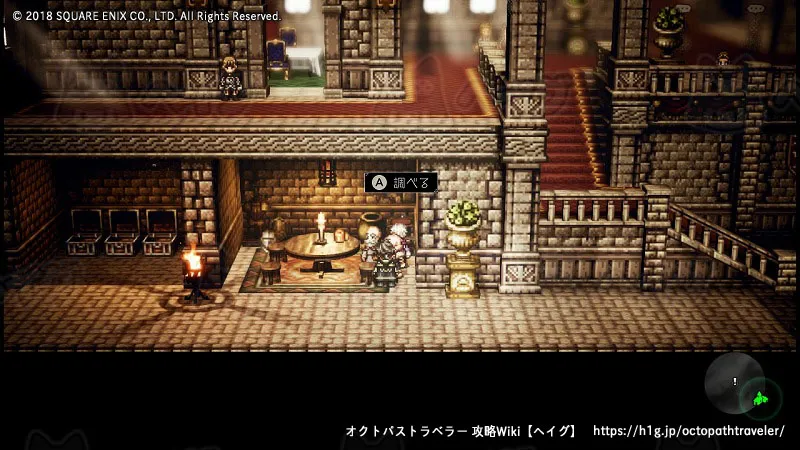Open the circular radar minimap
Screen dimensions: 800x450
734,382
